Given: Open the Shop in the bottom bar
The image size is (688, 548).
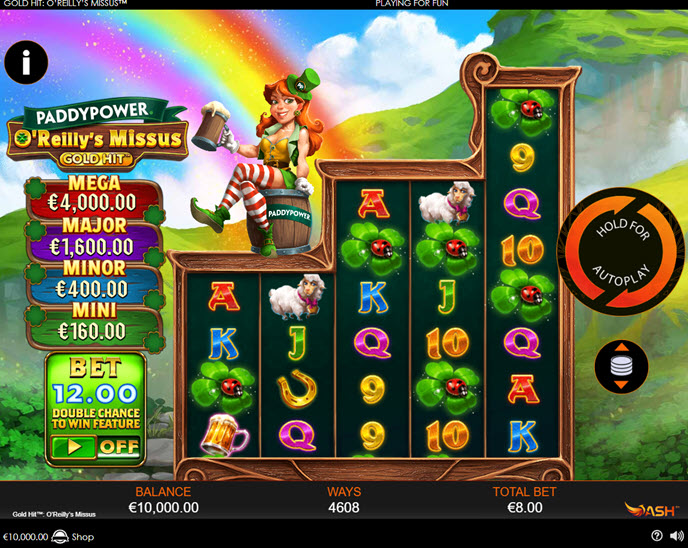Looking at the screenshot, I should pos(73,537).
